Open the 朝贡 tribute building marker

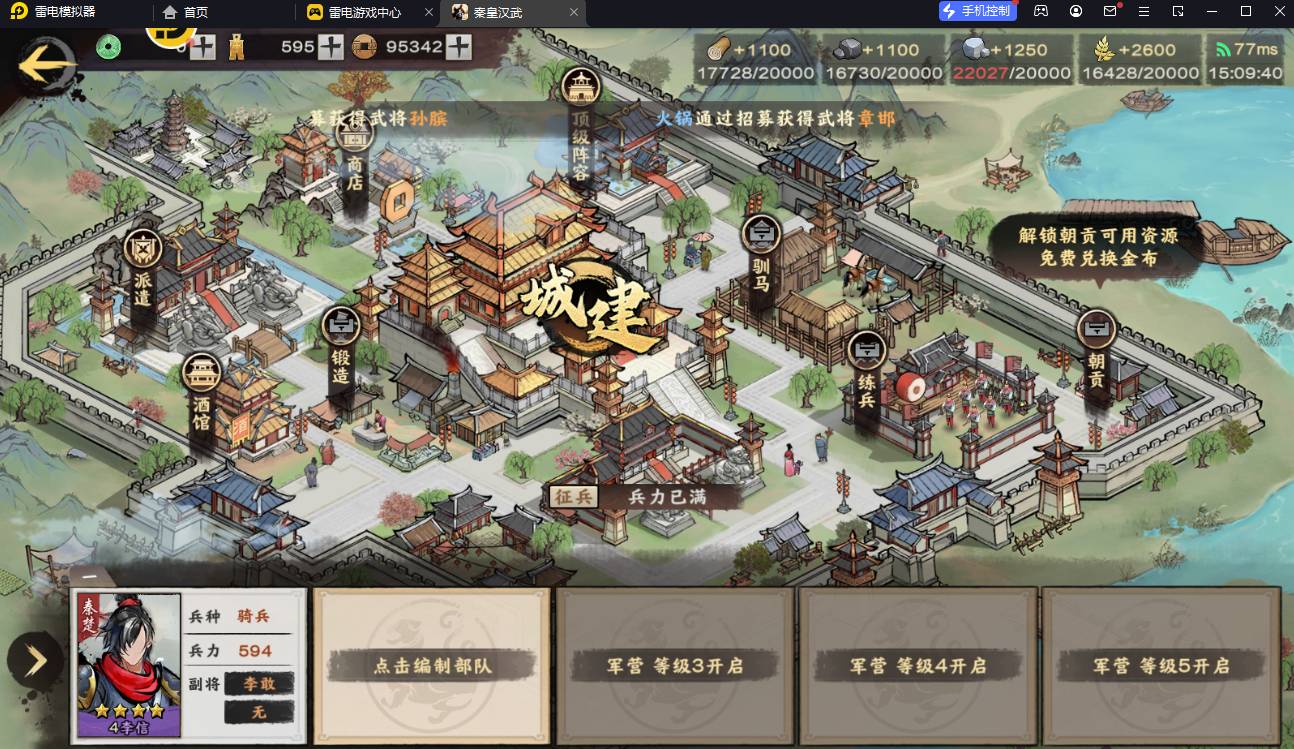[1096, 350]
